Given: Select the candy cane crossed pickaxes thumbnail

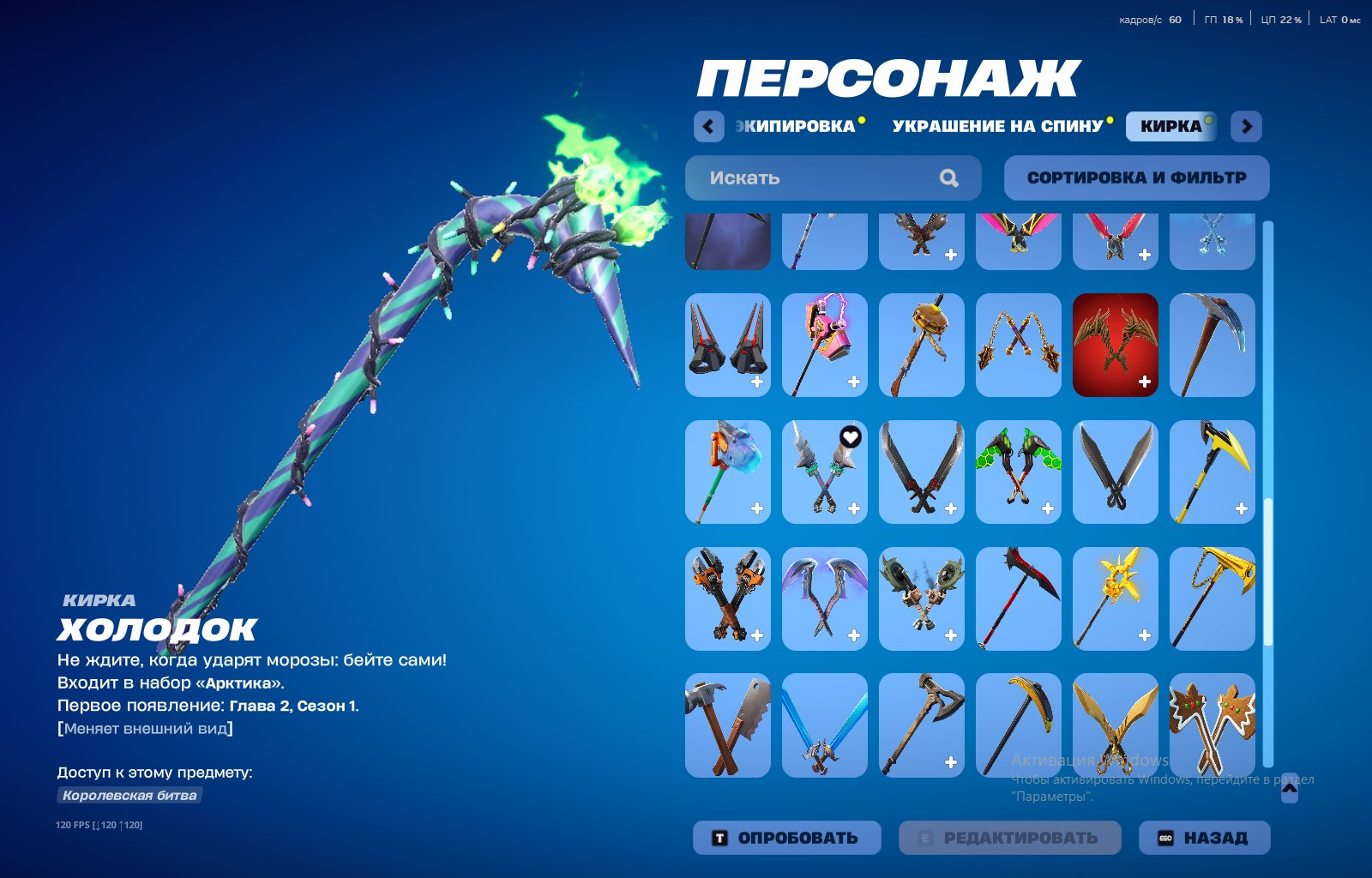Looking at the screenshot, I should pyautogui.click(x=1213, y=727).
